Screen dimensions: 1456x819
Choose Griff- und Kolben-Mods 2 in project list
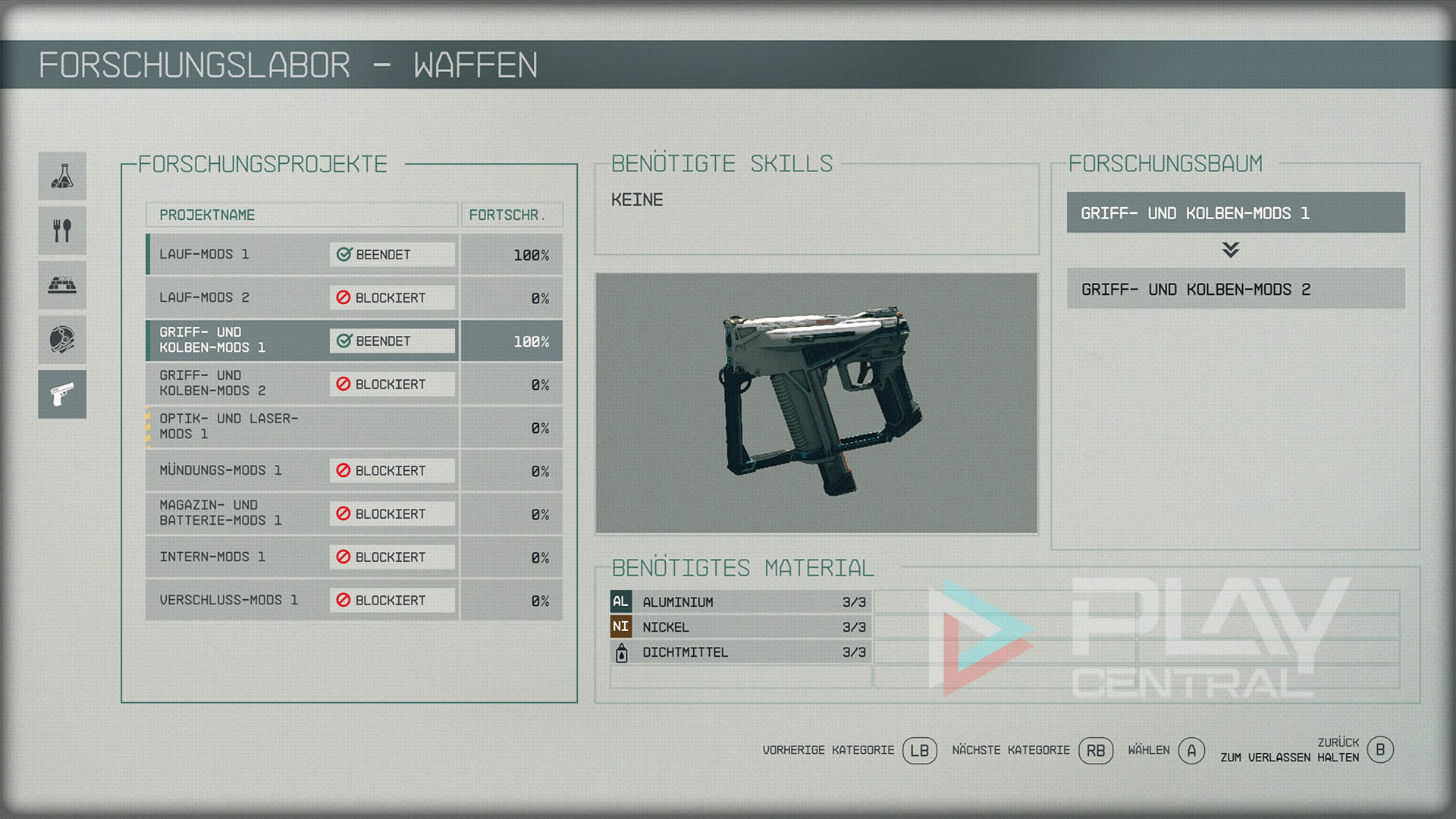click(x=302, y=384)
